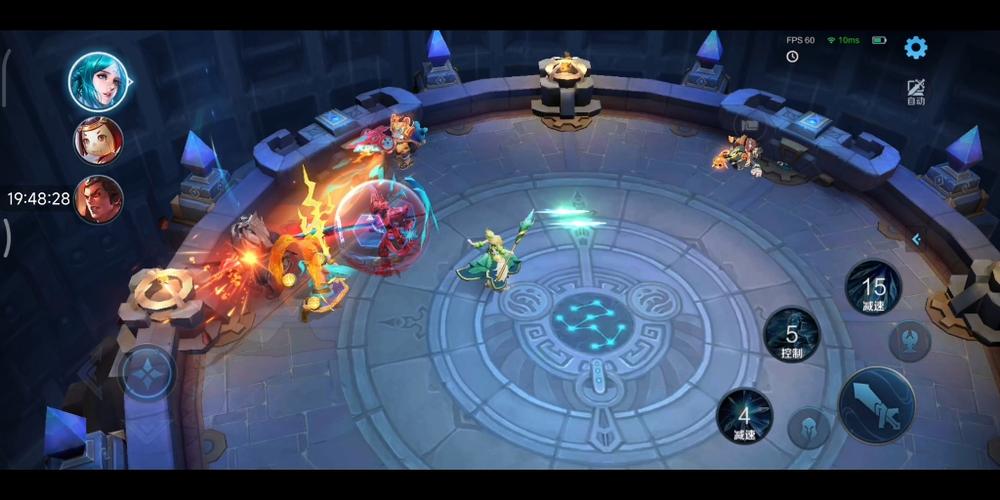Tap the small helmet target button
This screenshot has width=1000, height=500.
click(x=808, y=427)
